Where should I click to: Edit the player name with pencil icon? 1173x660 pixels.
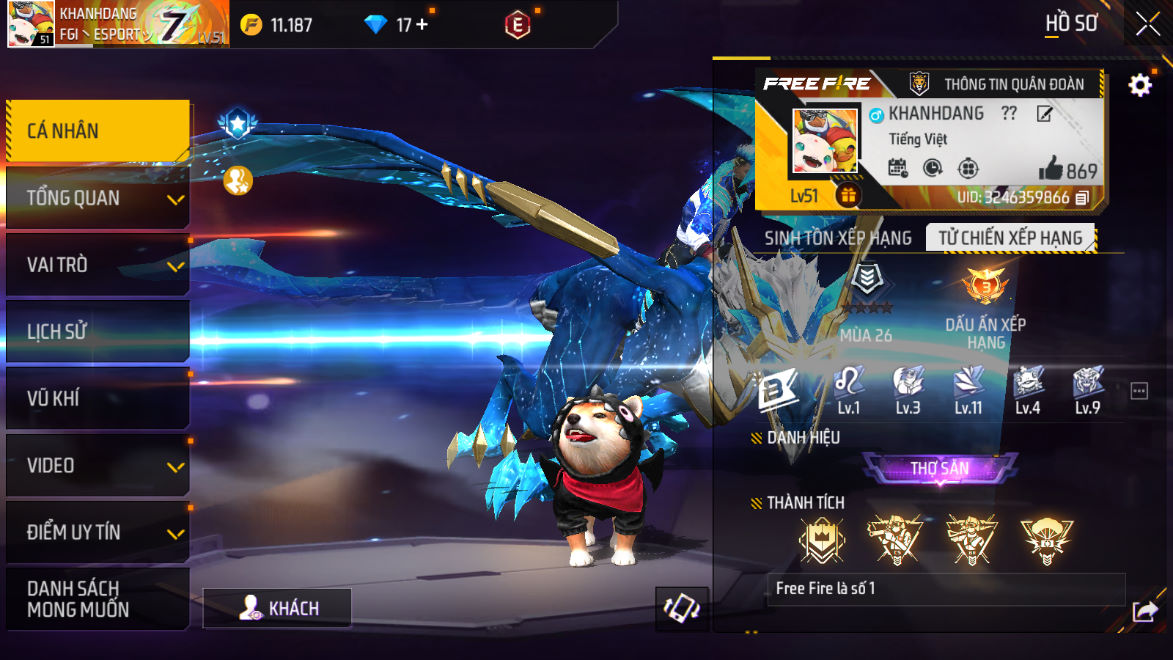click(x=1044, y=114)
